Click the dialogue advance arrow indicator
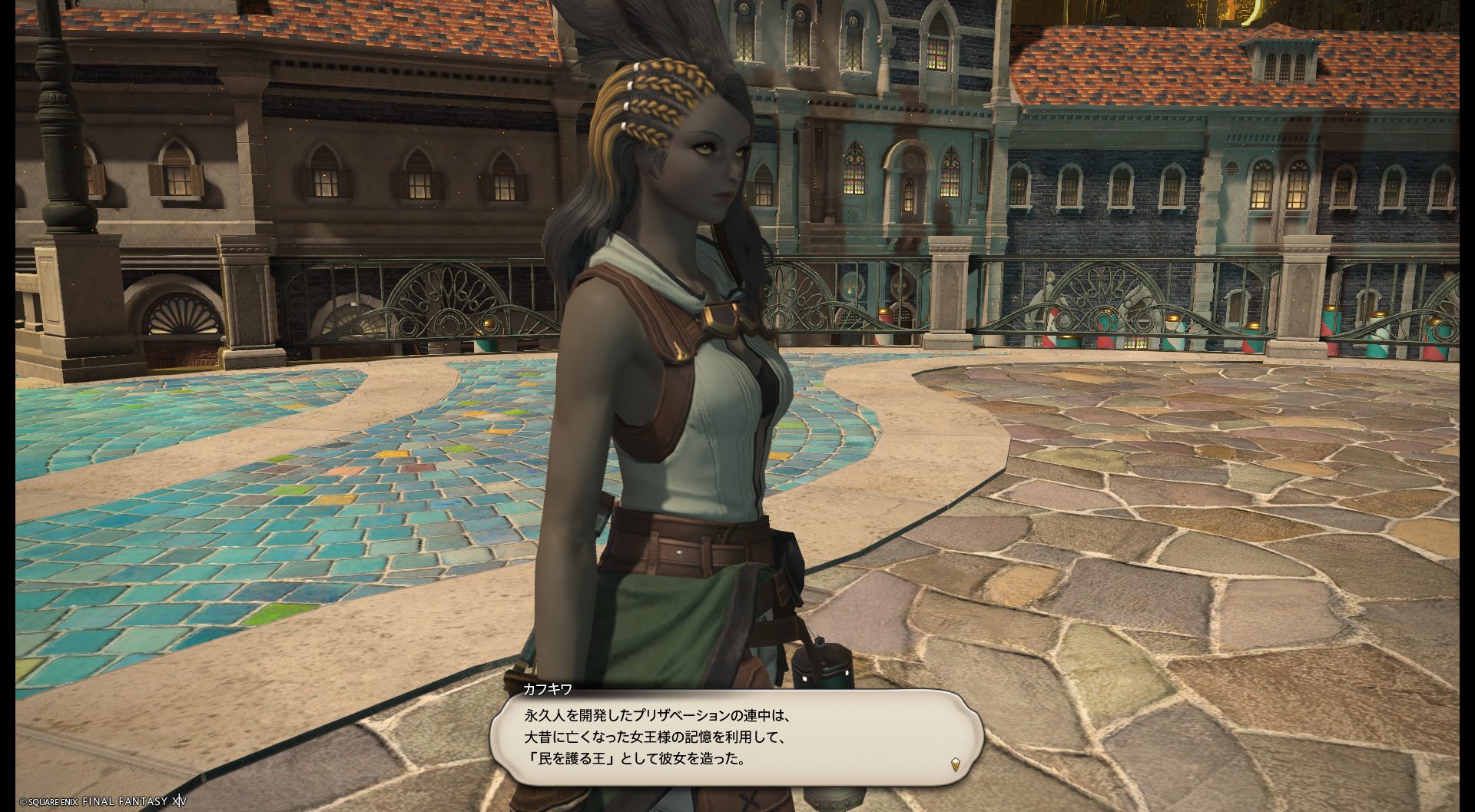 955,764
